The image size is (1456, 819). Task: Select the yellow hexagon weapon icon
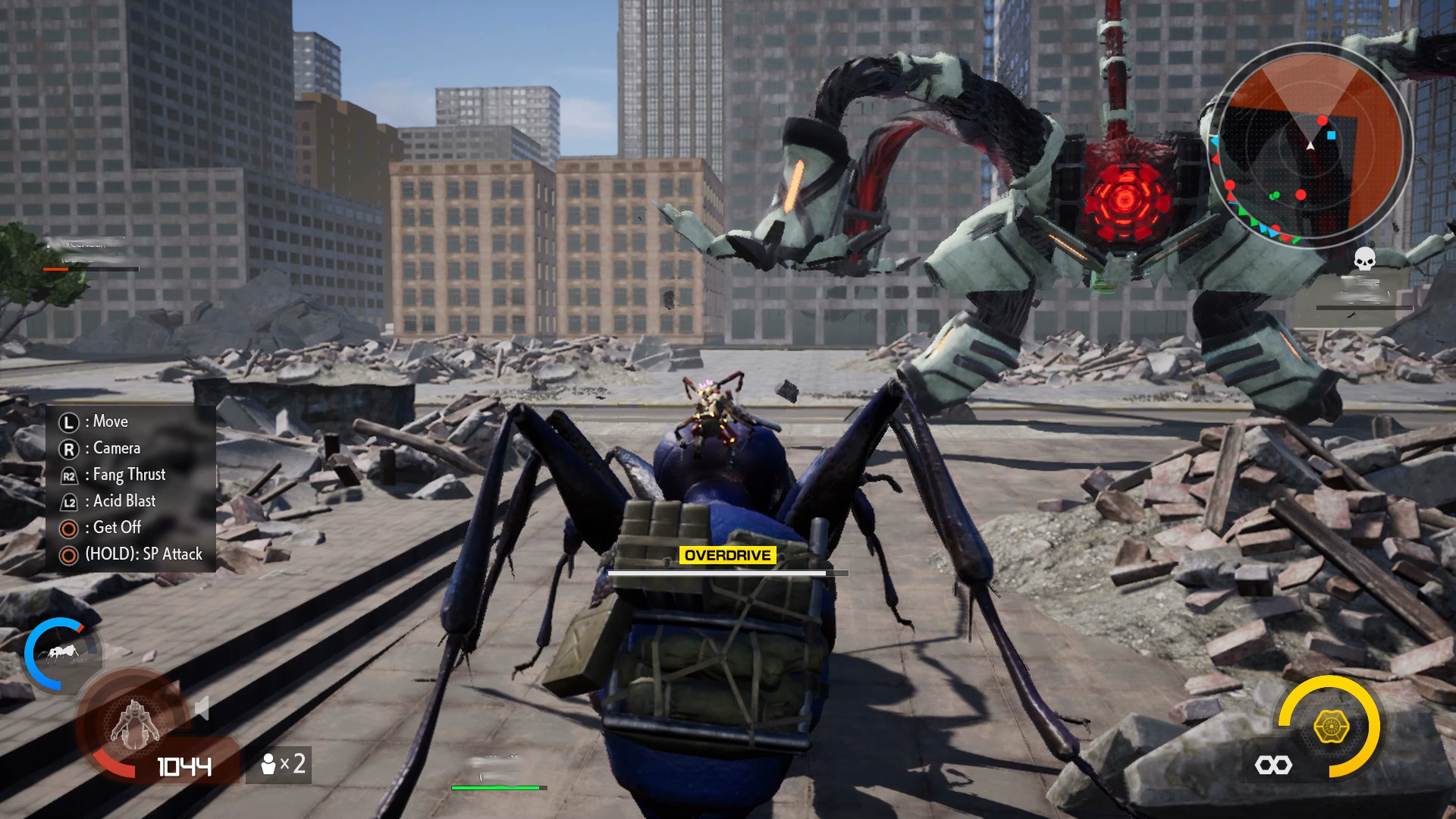click(1331, 726)
